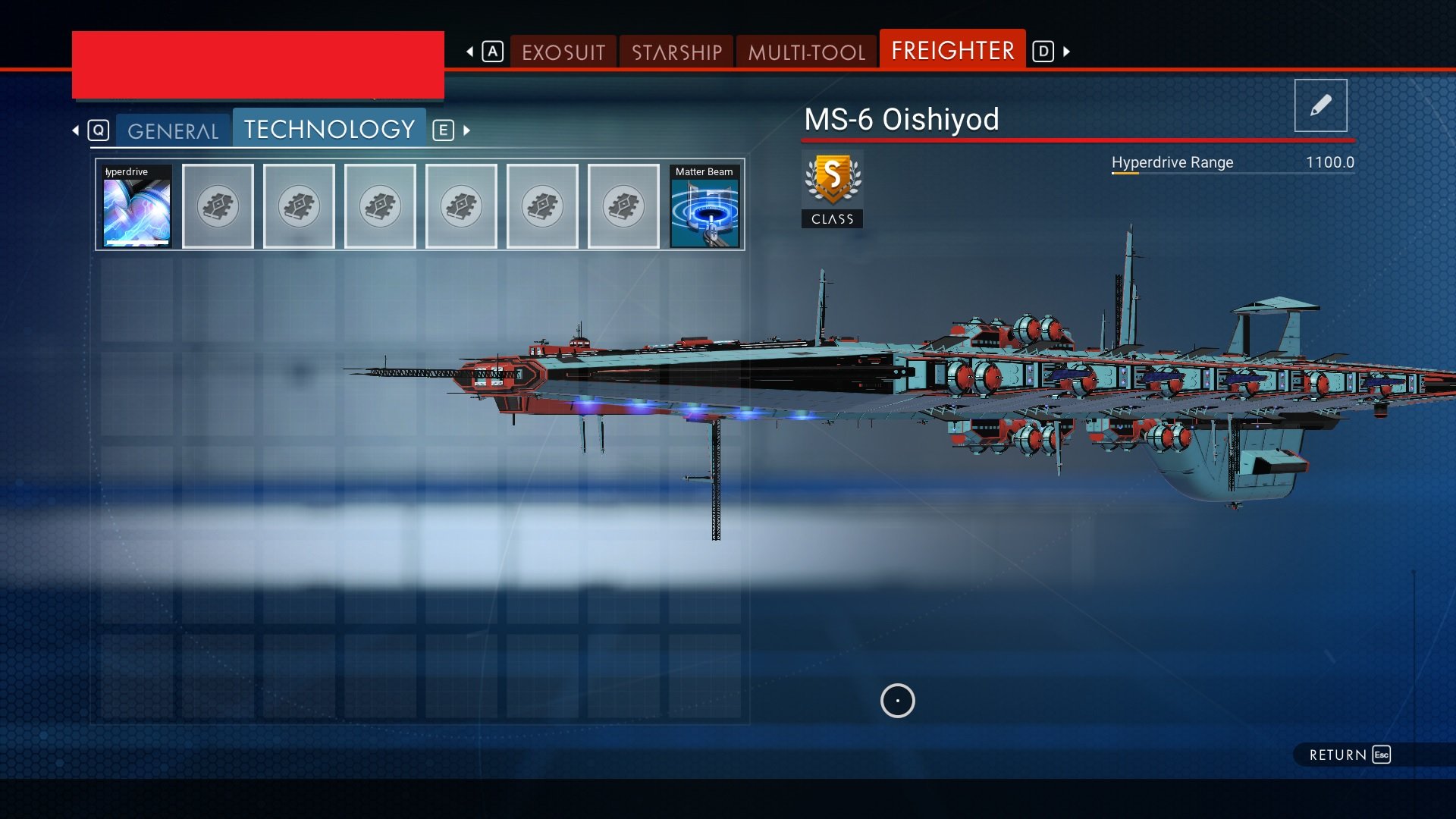Click the Freighter tab

click(x=952, y=51)
